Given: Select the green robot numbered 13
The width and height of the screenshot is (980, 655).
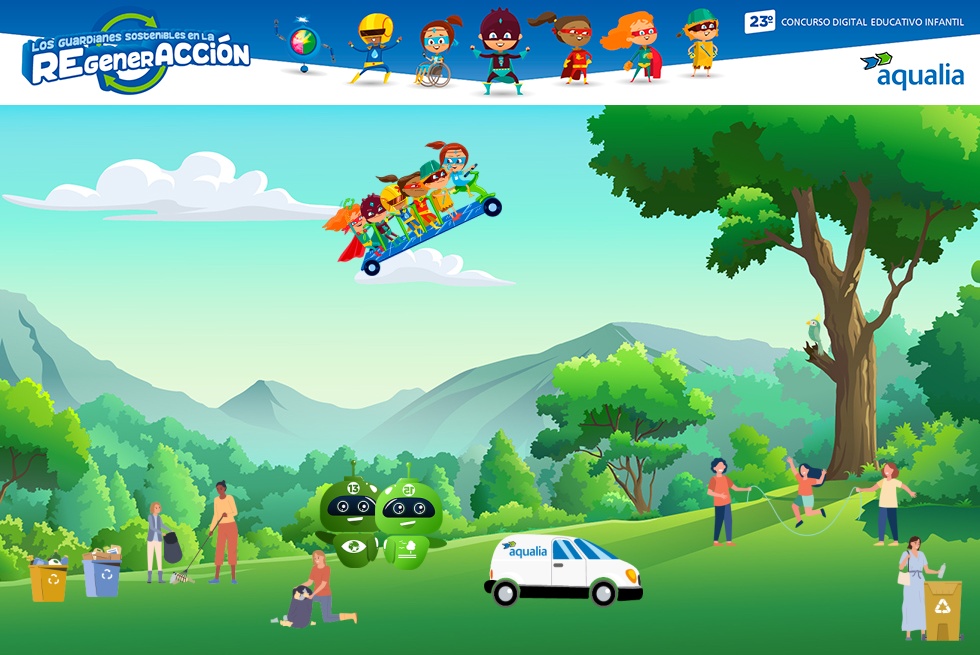Looking at the screenshot, I should [347, 520].
